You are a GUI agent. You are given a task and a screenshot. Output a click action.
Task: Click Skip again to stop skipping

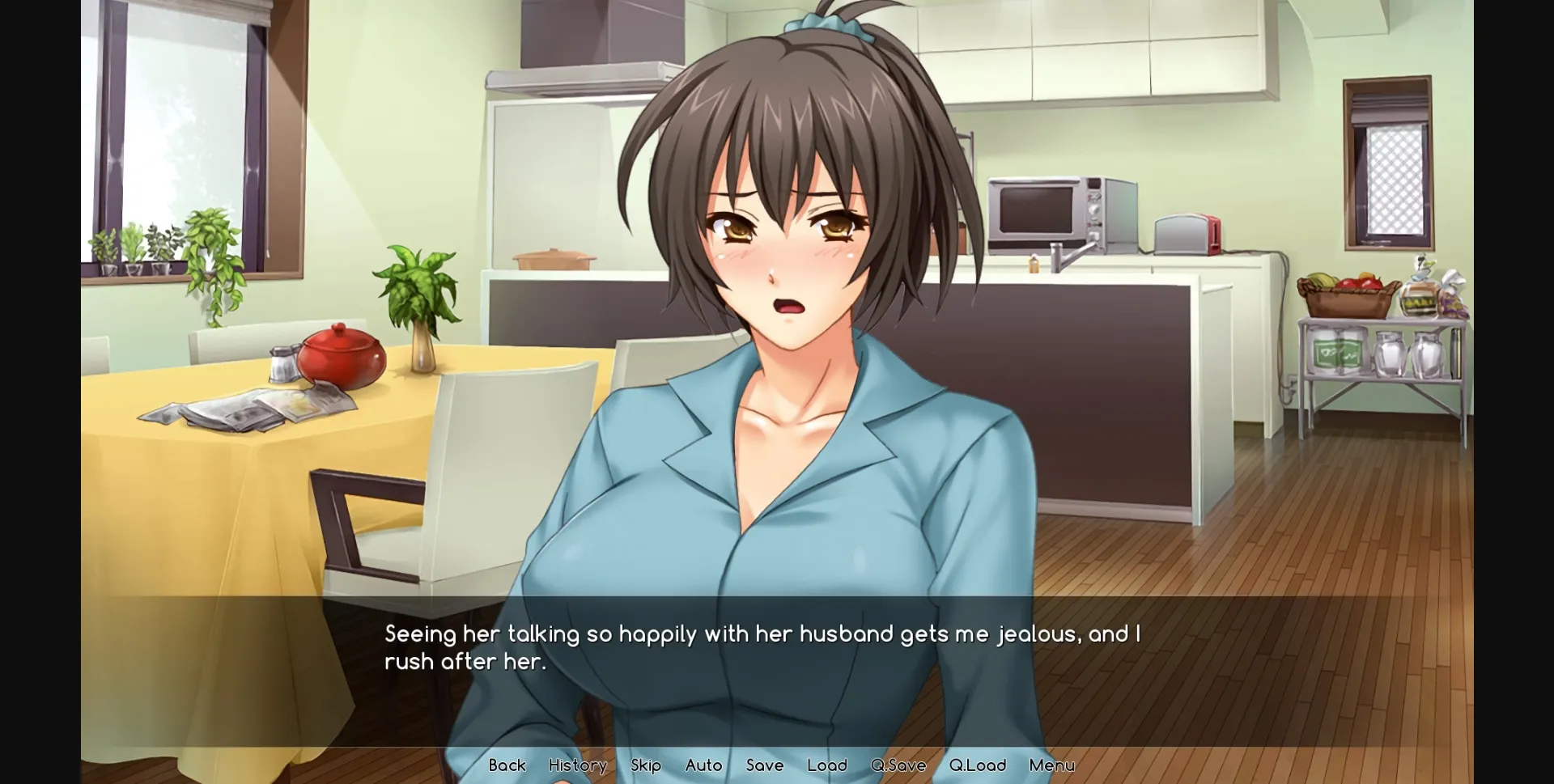[x=645, y=765]
